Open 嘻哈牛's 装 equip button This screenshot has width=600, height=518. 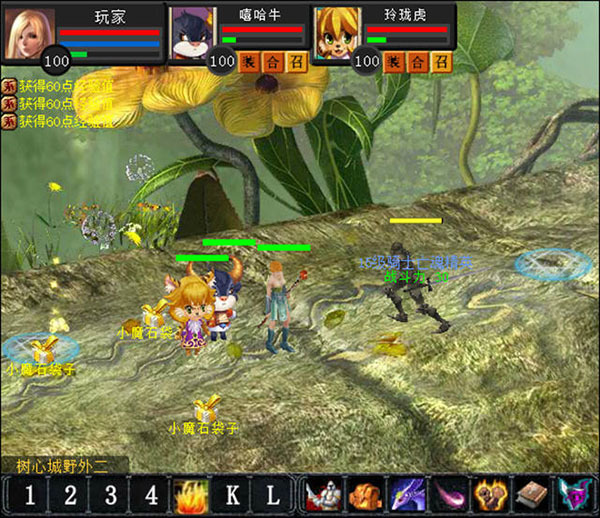250,62
